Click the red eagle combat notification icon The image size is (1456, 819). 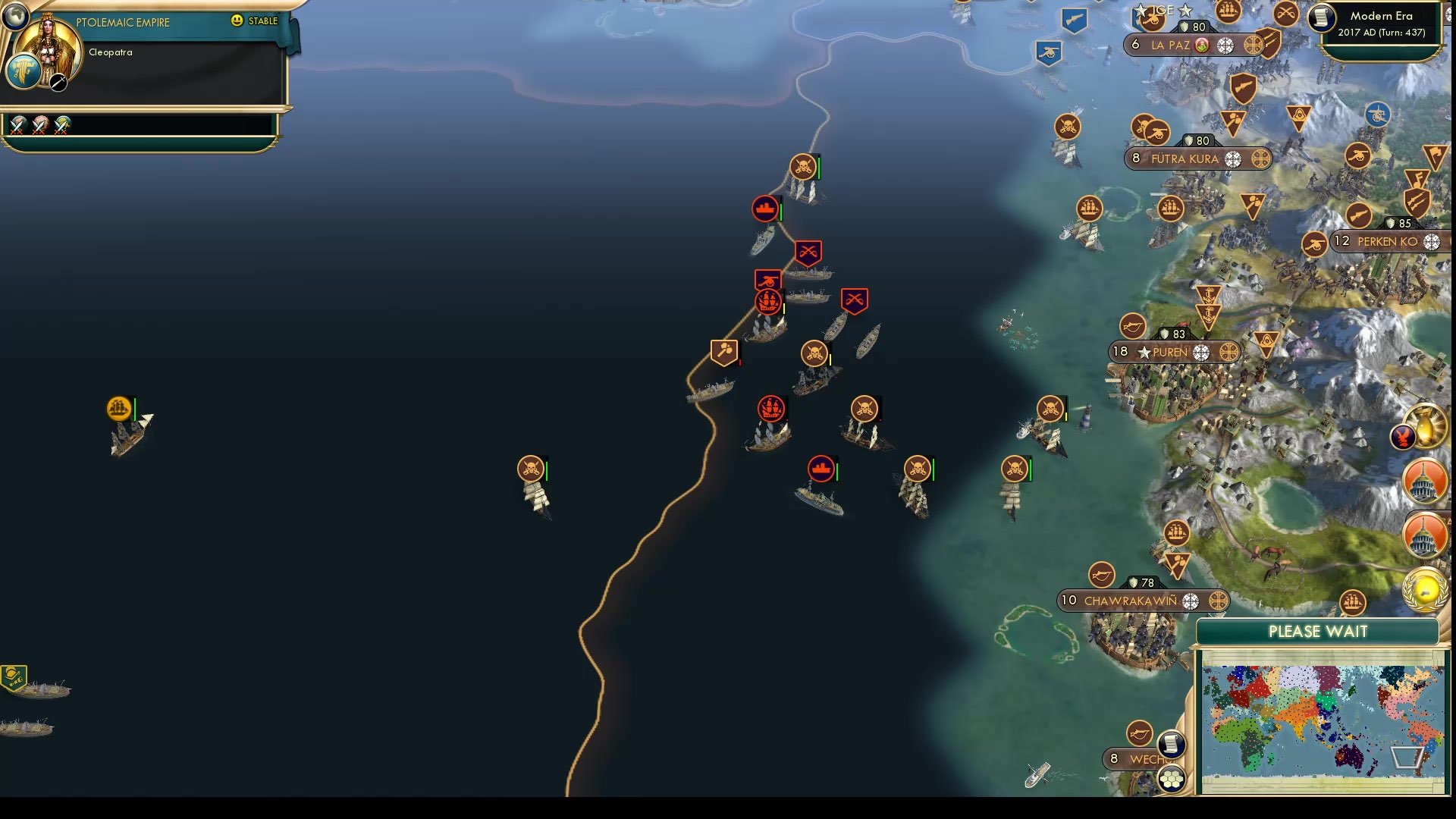point(1404,435)
